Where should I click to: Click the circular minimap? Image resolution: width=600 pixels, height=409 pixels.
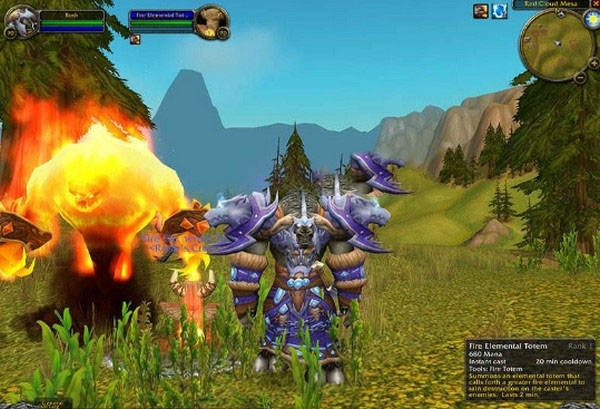click(556, 43)
